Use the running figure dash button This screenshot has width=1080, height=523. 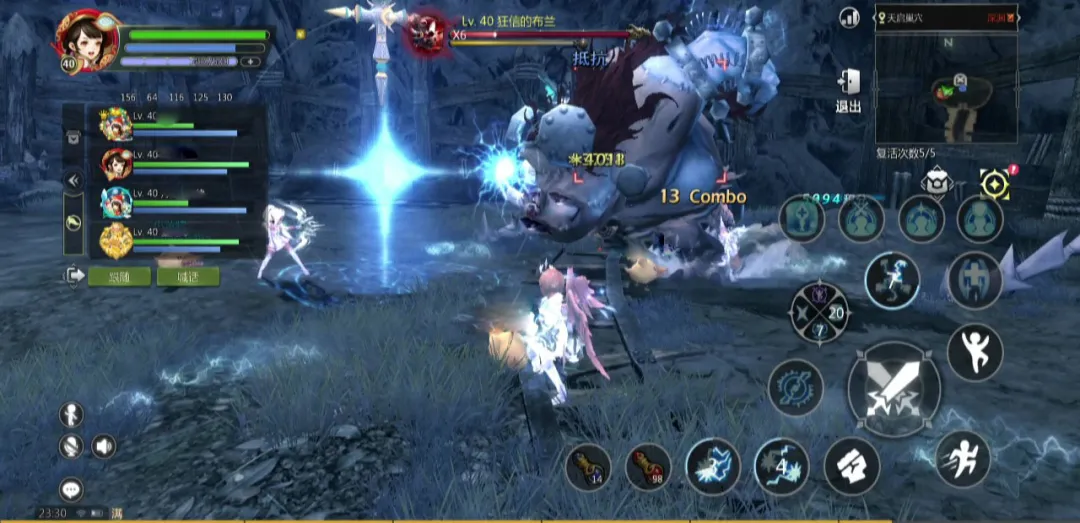[962, 458]
